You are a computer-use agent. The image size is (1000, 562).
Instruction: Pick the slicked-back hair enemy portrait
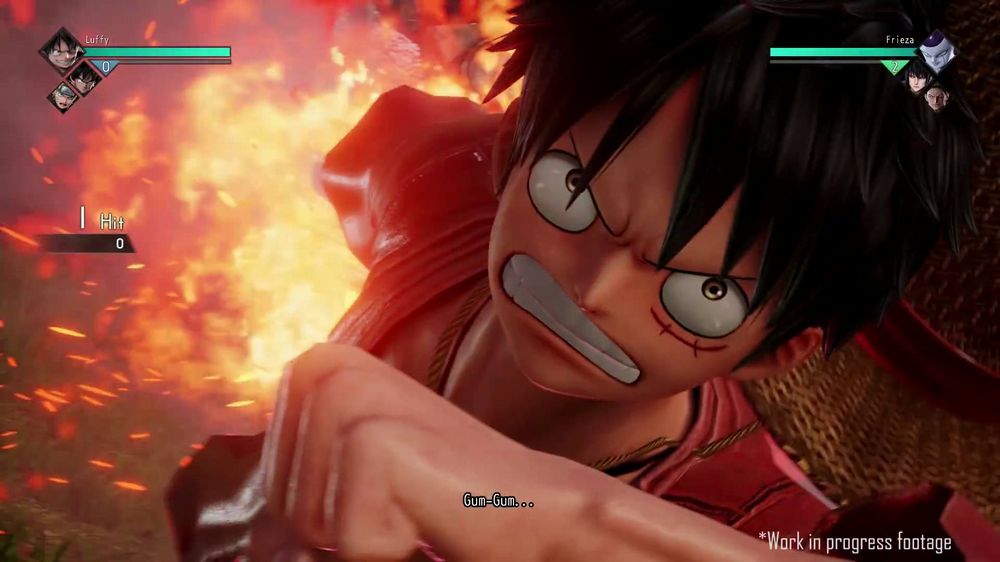[934, 96]
